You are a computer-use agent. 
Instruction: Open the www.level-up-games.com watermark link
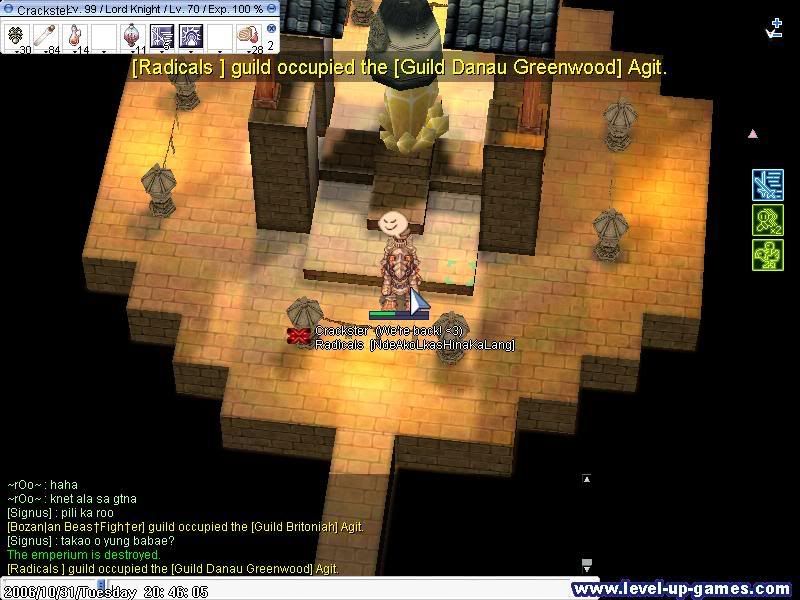[x=684, y=589]
